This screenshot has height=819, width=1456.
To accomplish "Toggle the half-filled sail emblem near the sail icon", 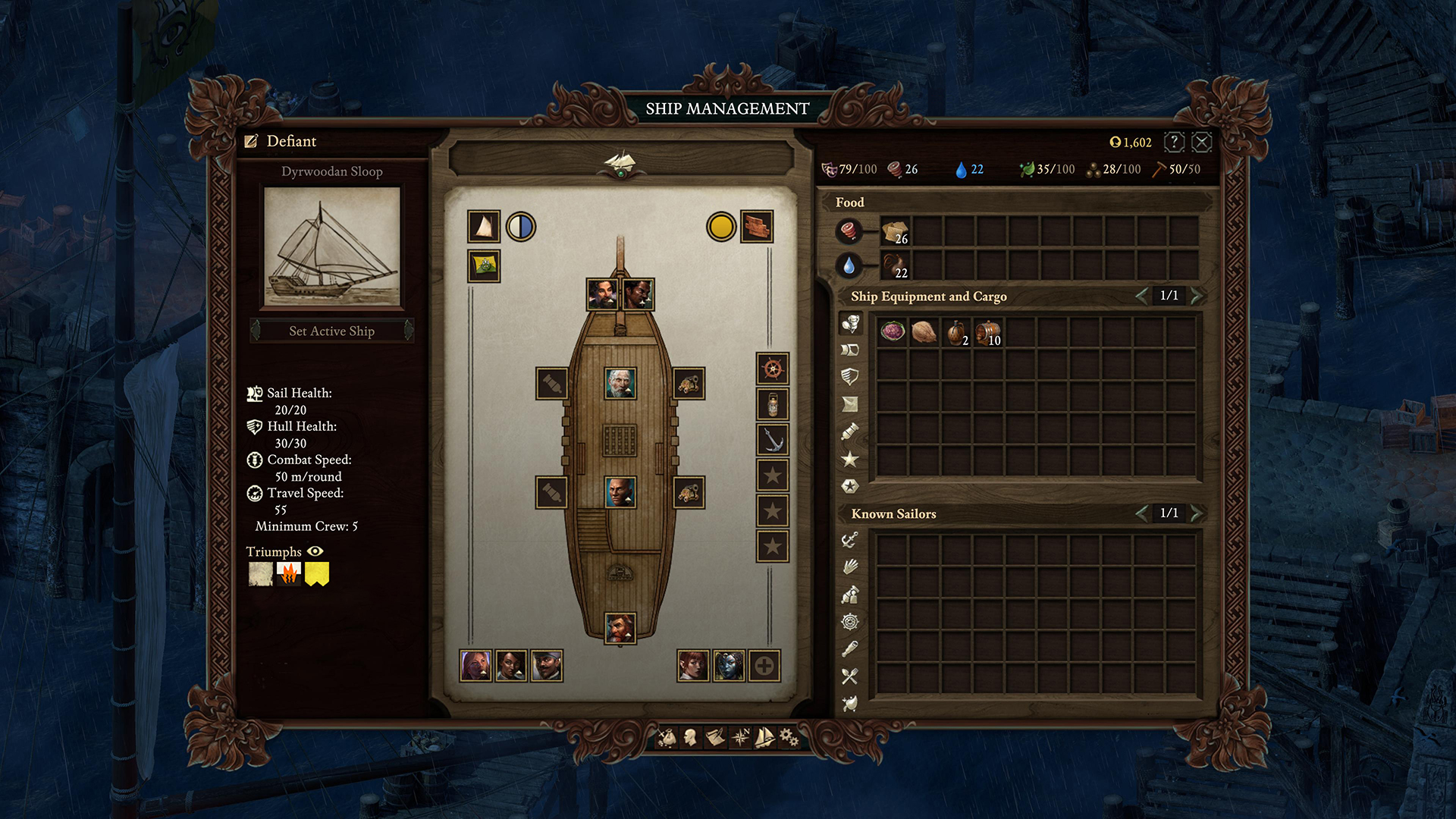I will click(x=519, y=227).
